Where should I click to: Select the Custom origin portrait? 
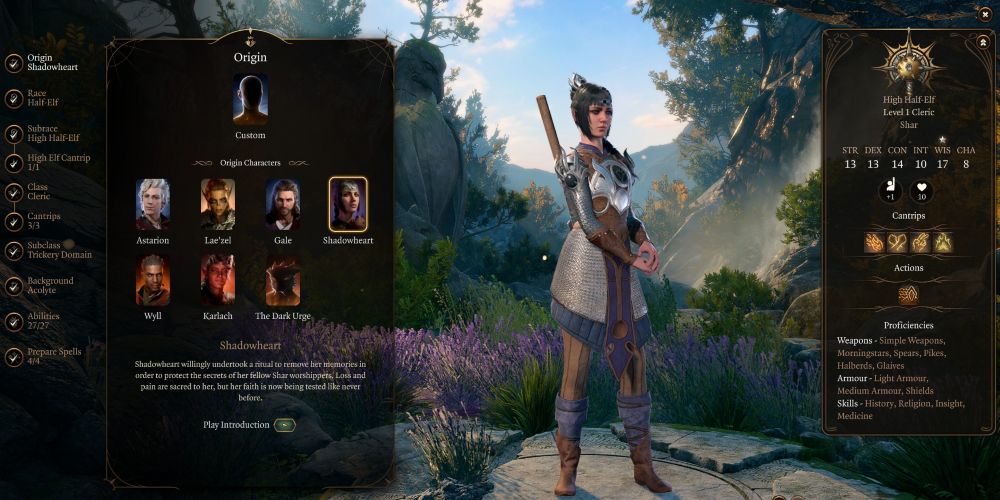(x=250, y=100)
